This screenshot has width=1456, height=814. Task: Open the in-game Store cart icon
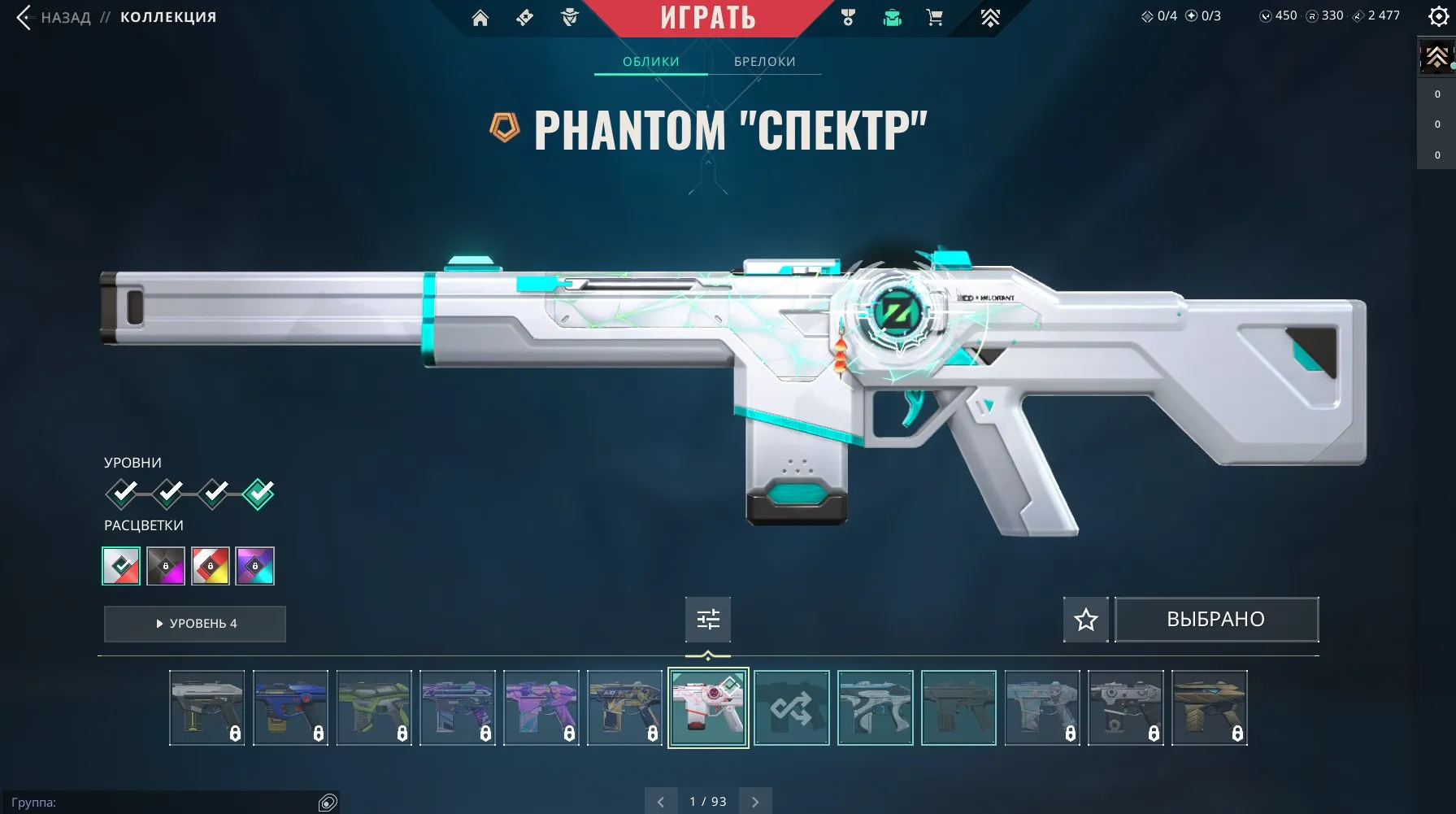[934, 17]
